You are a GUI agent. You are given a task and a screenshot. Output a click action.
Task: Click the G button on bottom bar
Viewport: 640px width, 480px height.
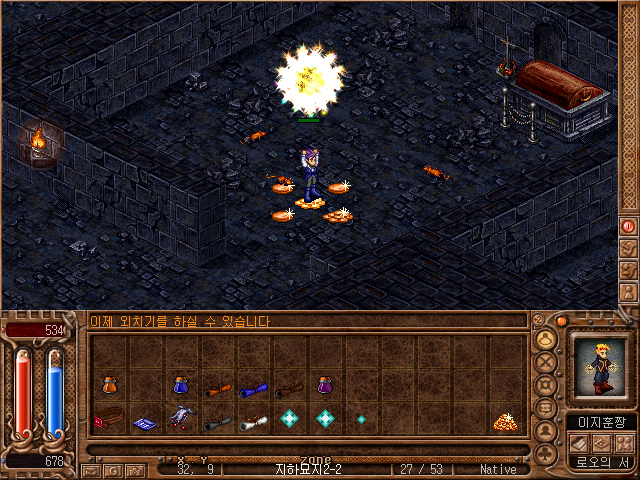click(x=113, y=470)
